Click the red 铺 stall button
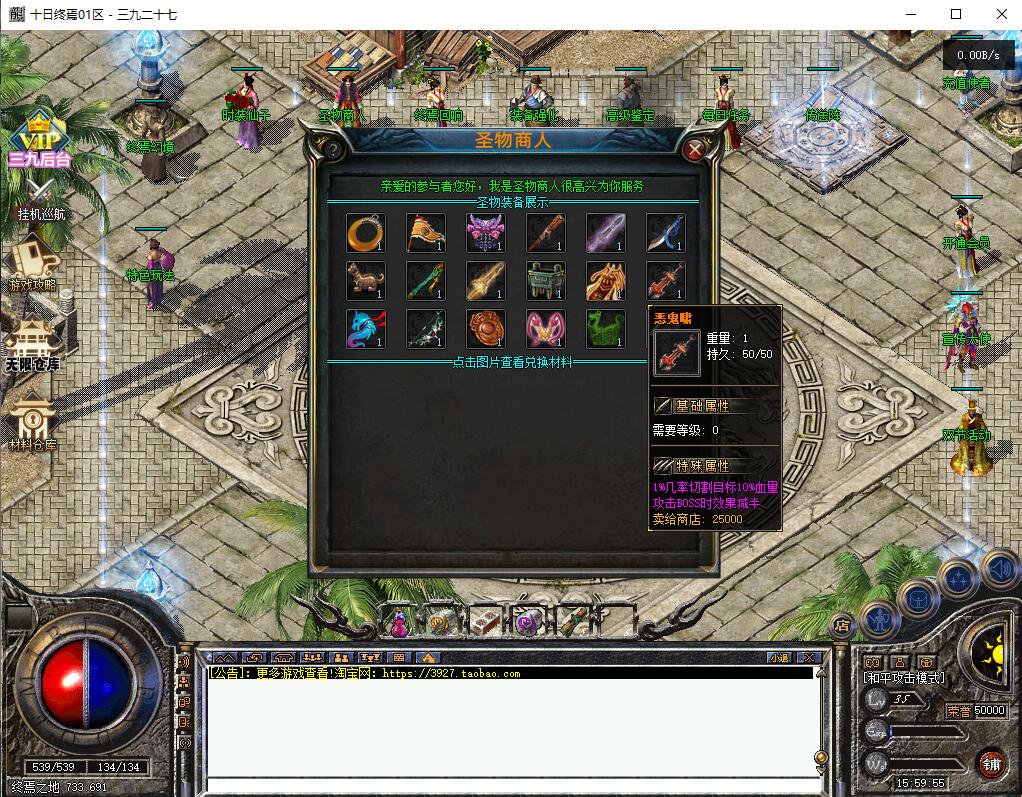The height and width of the screenshot is (797, 1022). (x=991, y=765)
